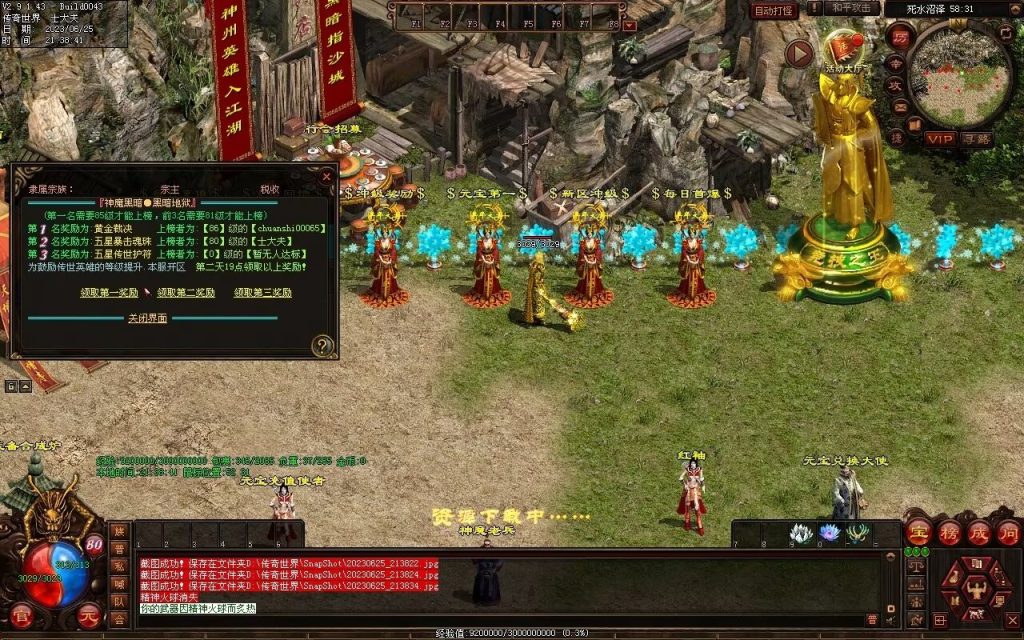Claim the third-place reward (领取第三奖励)
Viewport: 1024px width, 640px height.
(x=263, y=293)
